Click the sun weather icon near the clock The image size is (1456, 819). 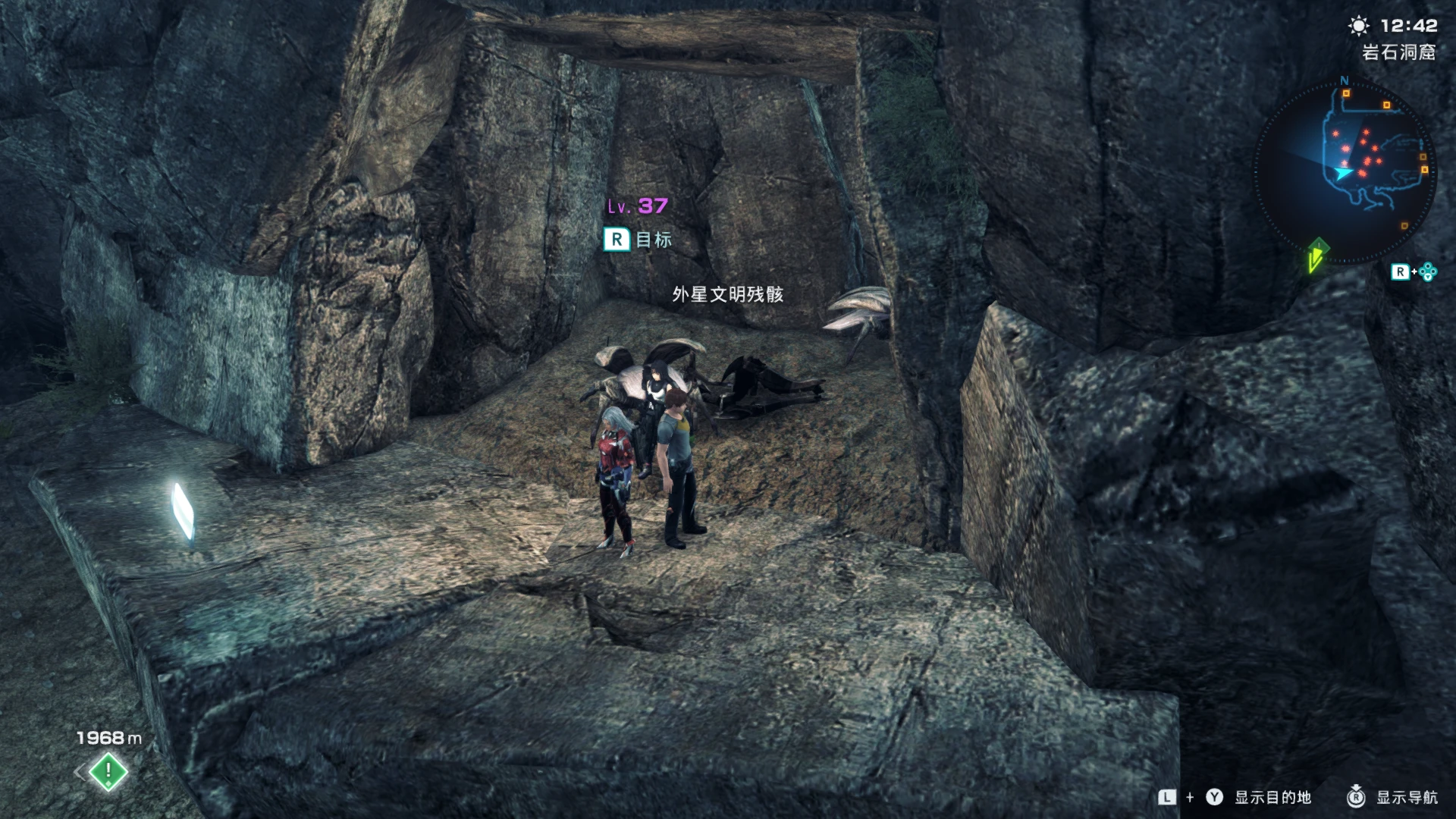click(1358, 25)
